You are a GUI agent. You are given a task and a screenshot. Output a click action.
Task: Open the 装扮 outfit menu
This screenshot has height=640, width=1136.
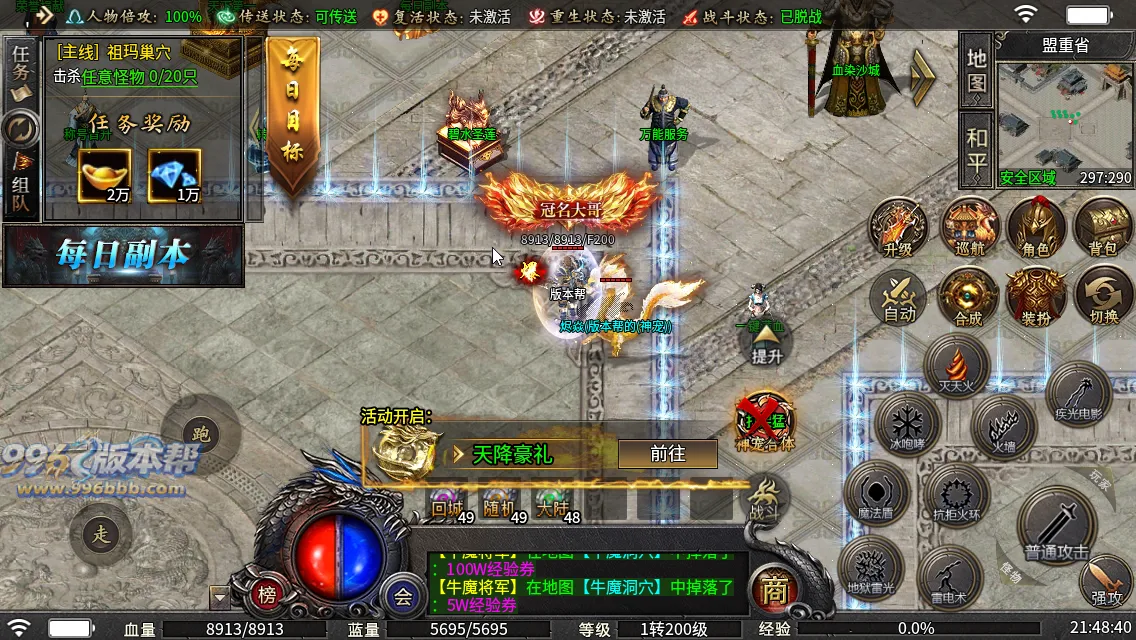click(1035, 298)
